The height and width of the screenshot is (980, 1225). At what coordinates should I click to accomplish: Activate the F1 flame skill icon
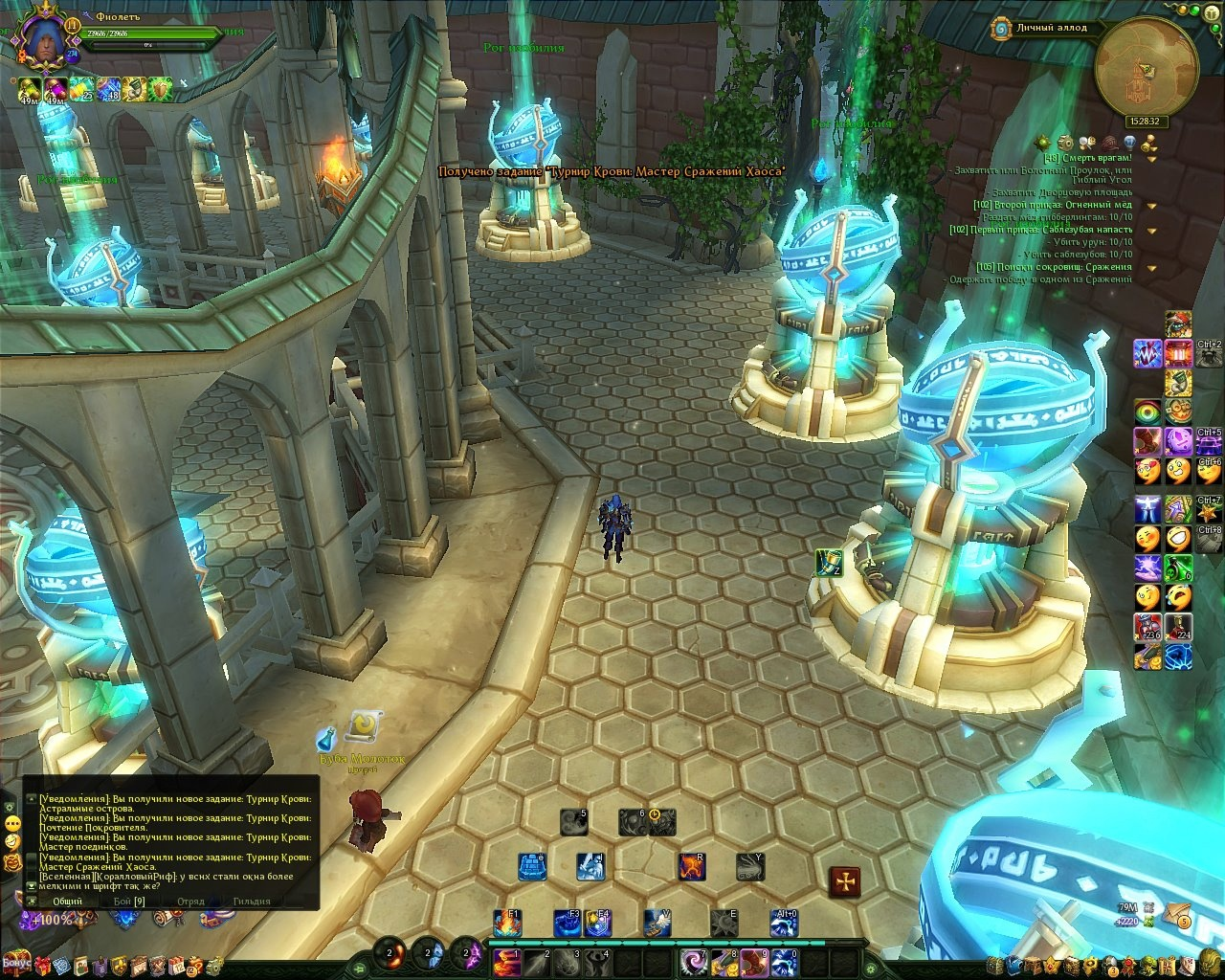click(x=507, y=924)
